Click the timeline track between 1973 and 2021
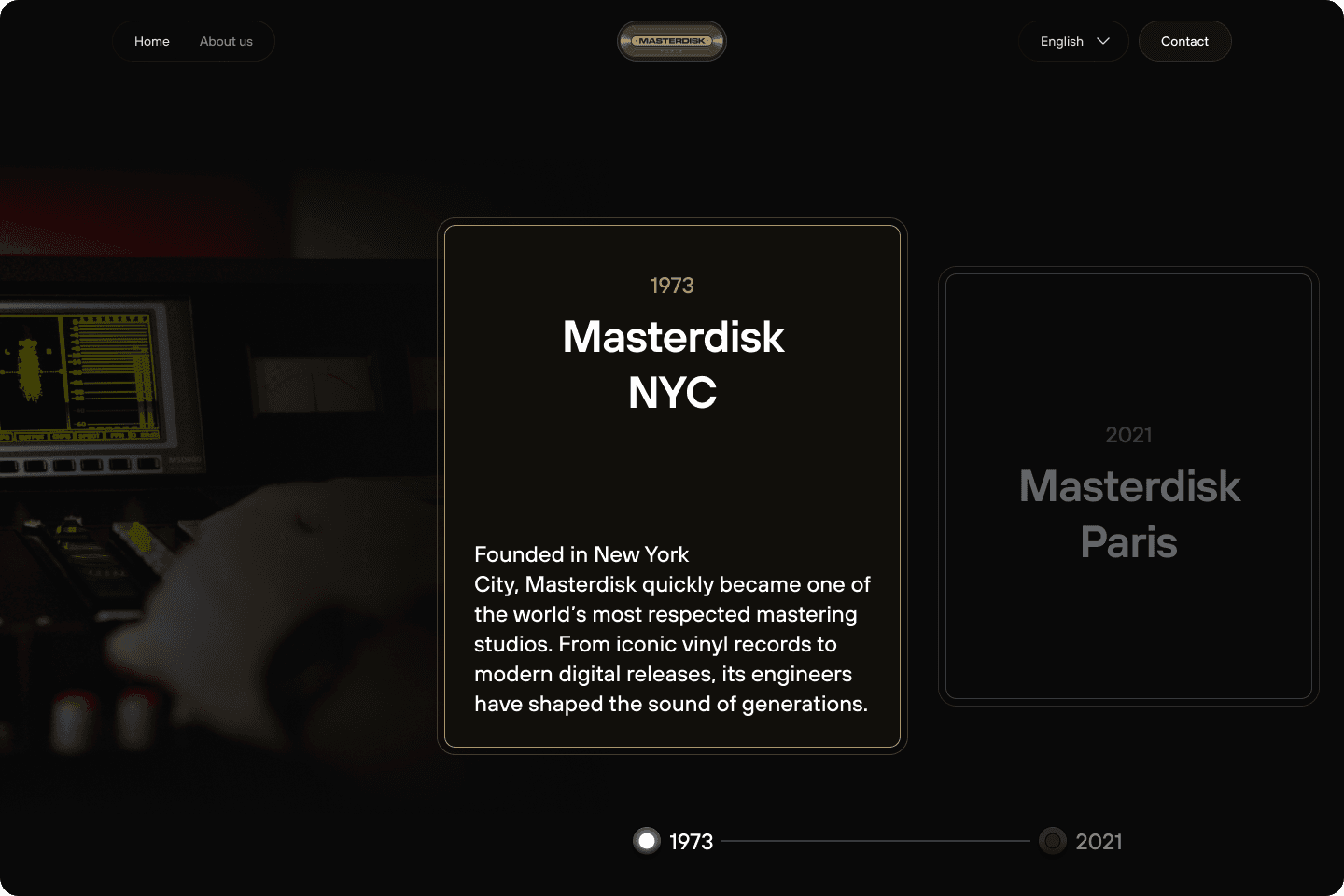The image size is (1344, 896). tap(877, 841)
